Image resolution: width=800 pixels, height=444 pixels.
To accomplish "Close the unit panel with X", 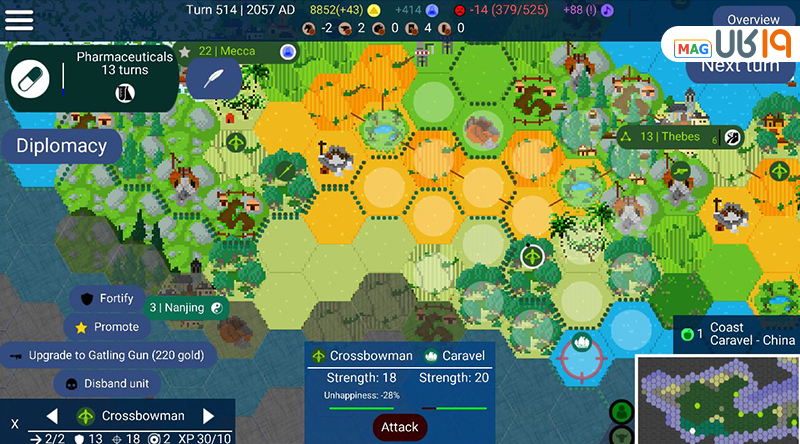I will (x=15, y=424).
